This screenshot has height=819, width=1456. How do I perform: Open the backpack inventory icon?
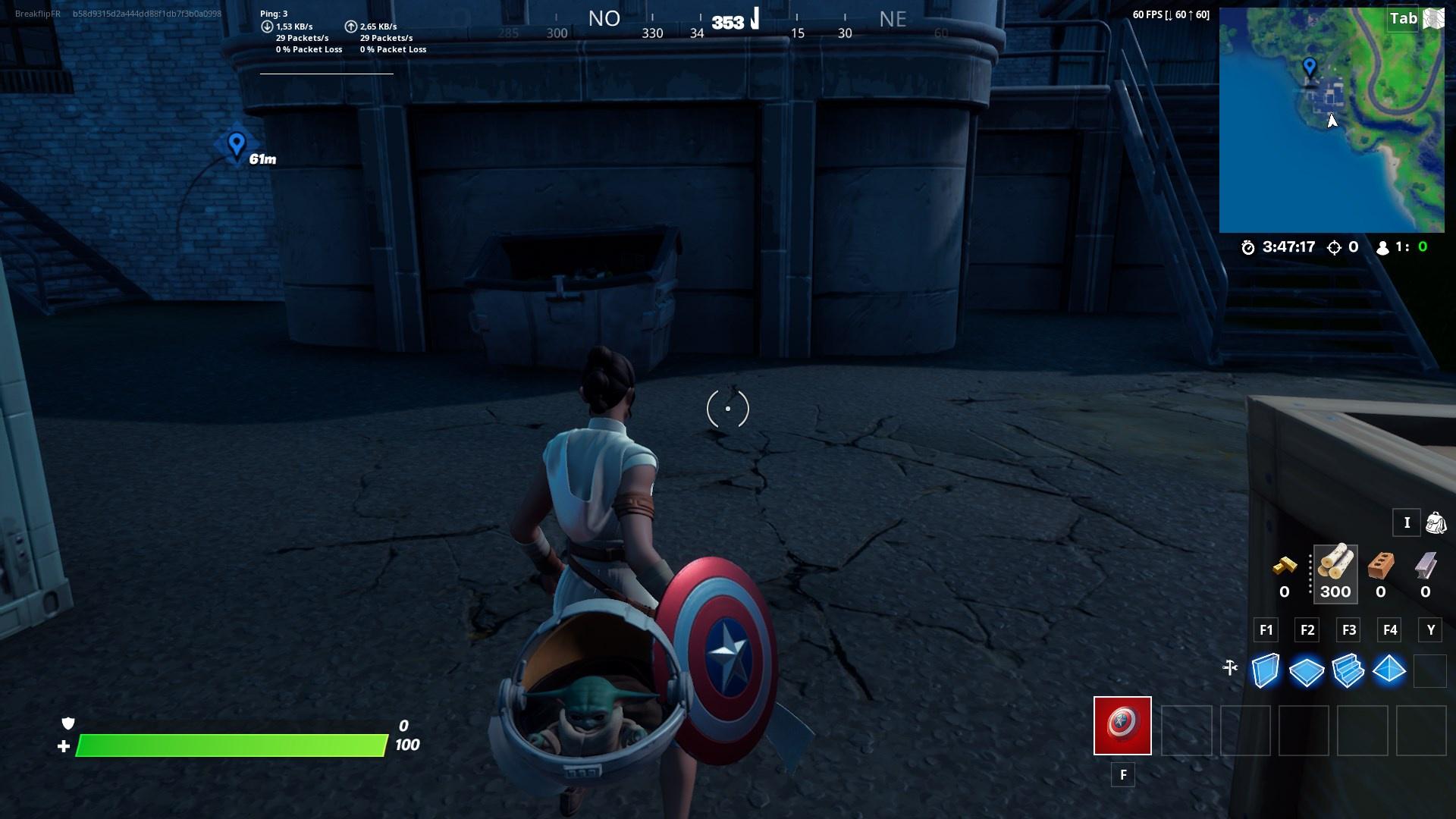click(1435, 523)
